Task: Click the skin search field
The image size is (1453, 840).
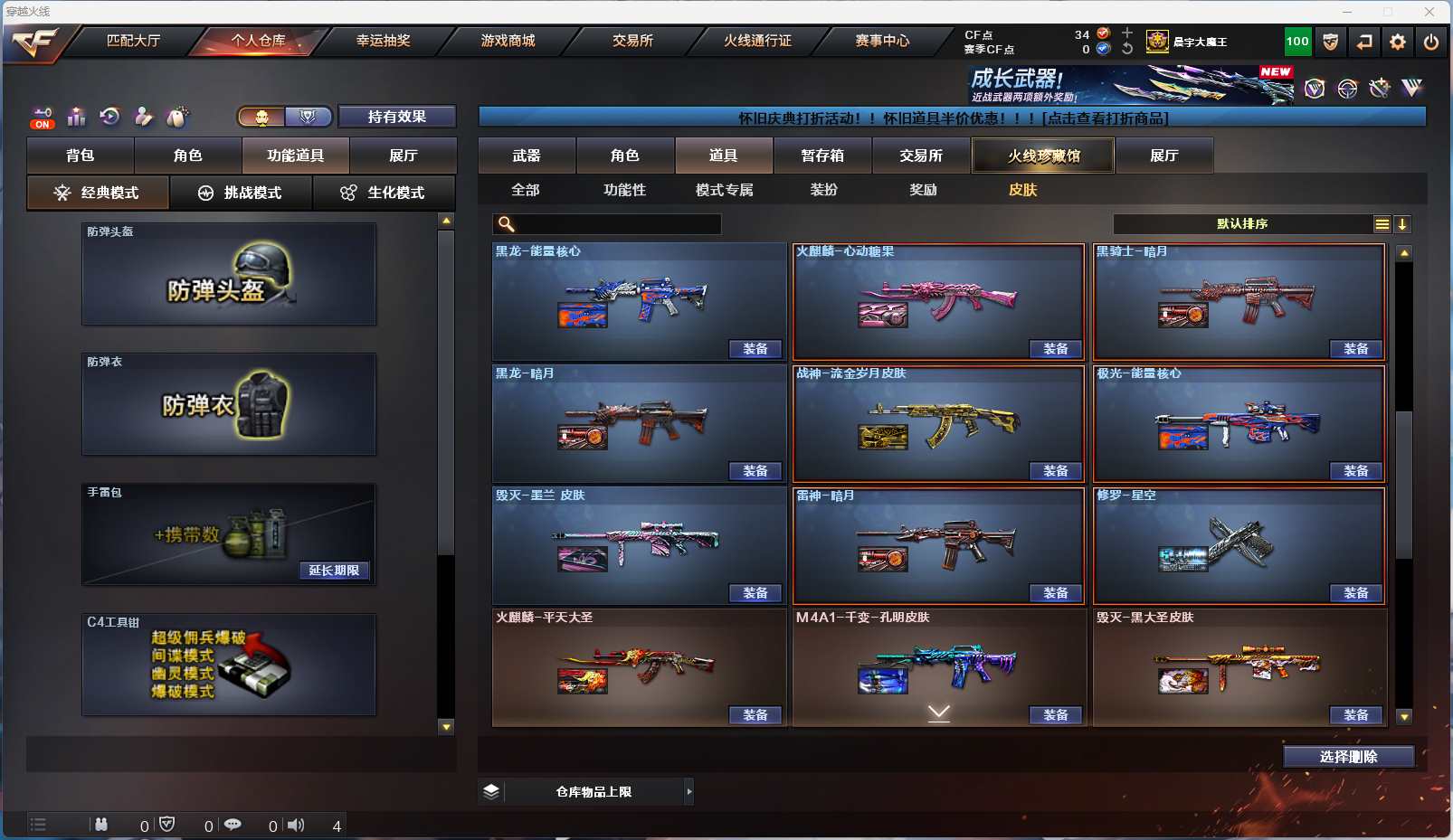Action: pos(615,224)
